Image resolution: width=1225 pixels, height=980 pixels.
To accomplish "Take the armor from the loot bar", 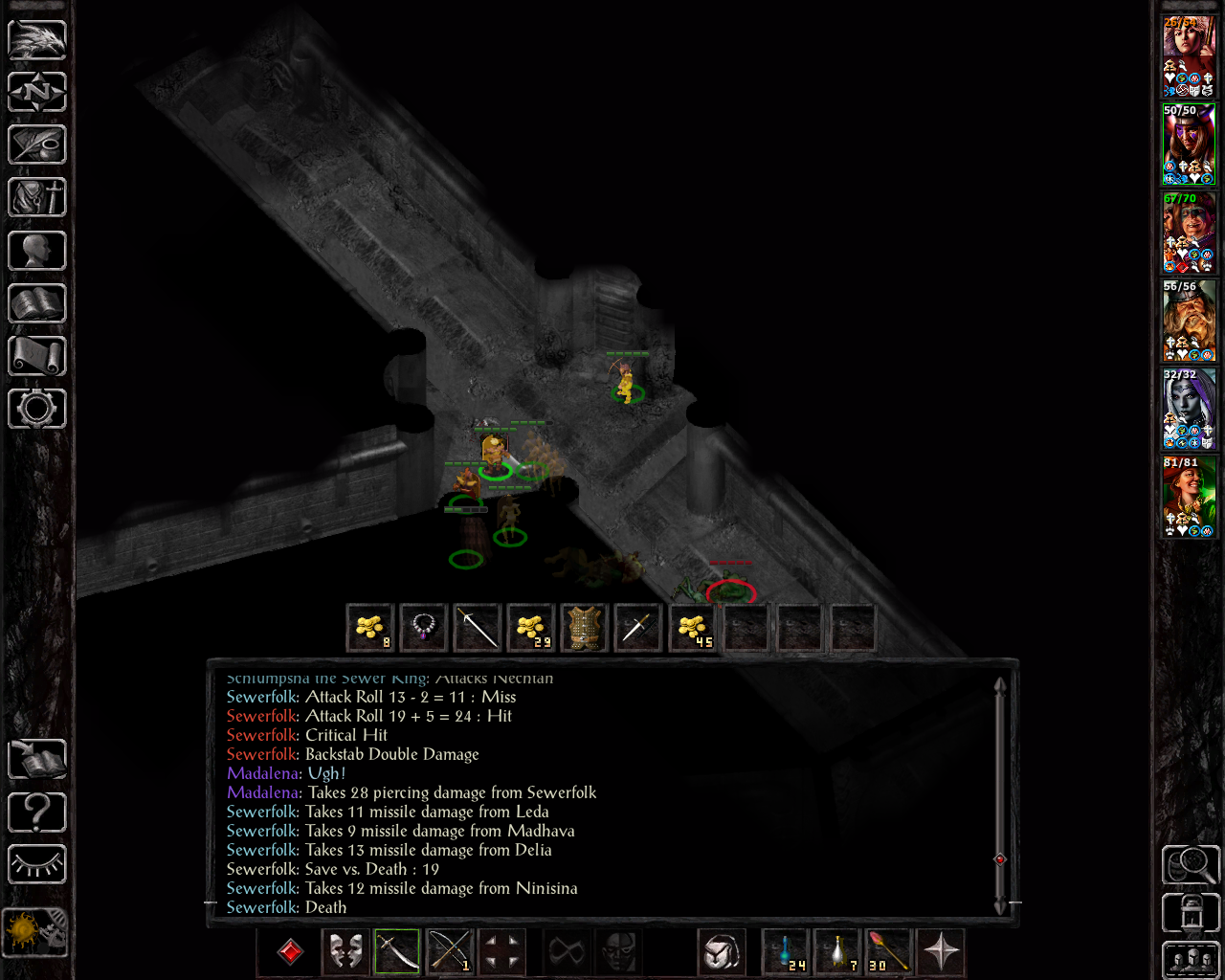I will point(584,628).
